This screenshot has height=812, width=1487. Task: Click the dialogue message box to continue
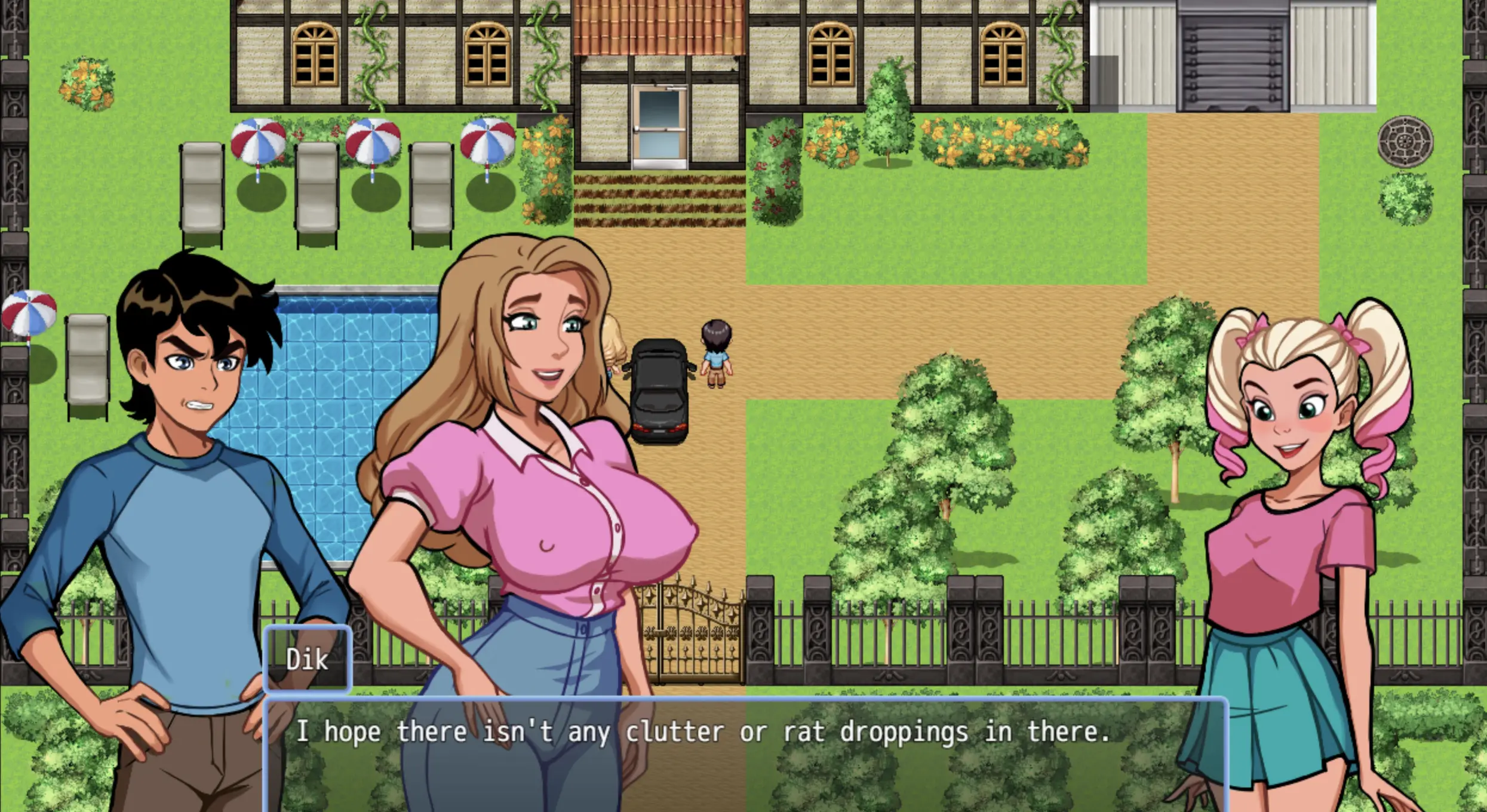pos(745,753)
